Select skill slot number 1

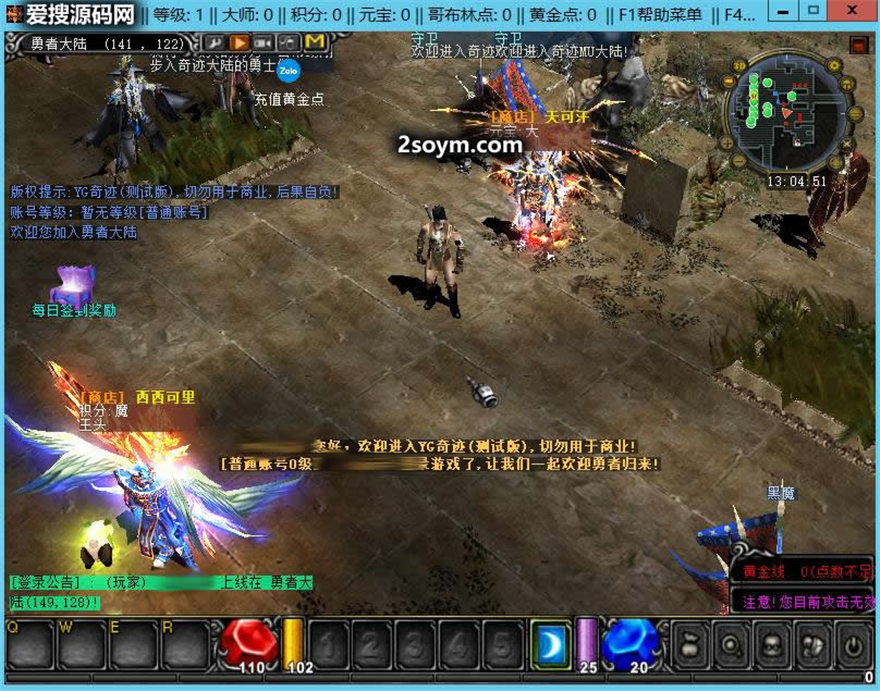point(330,644)
